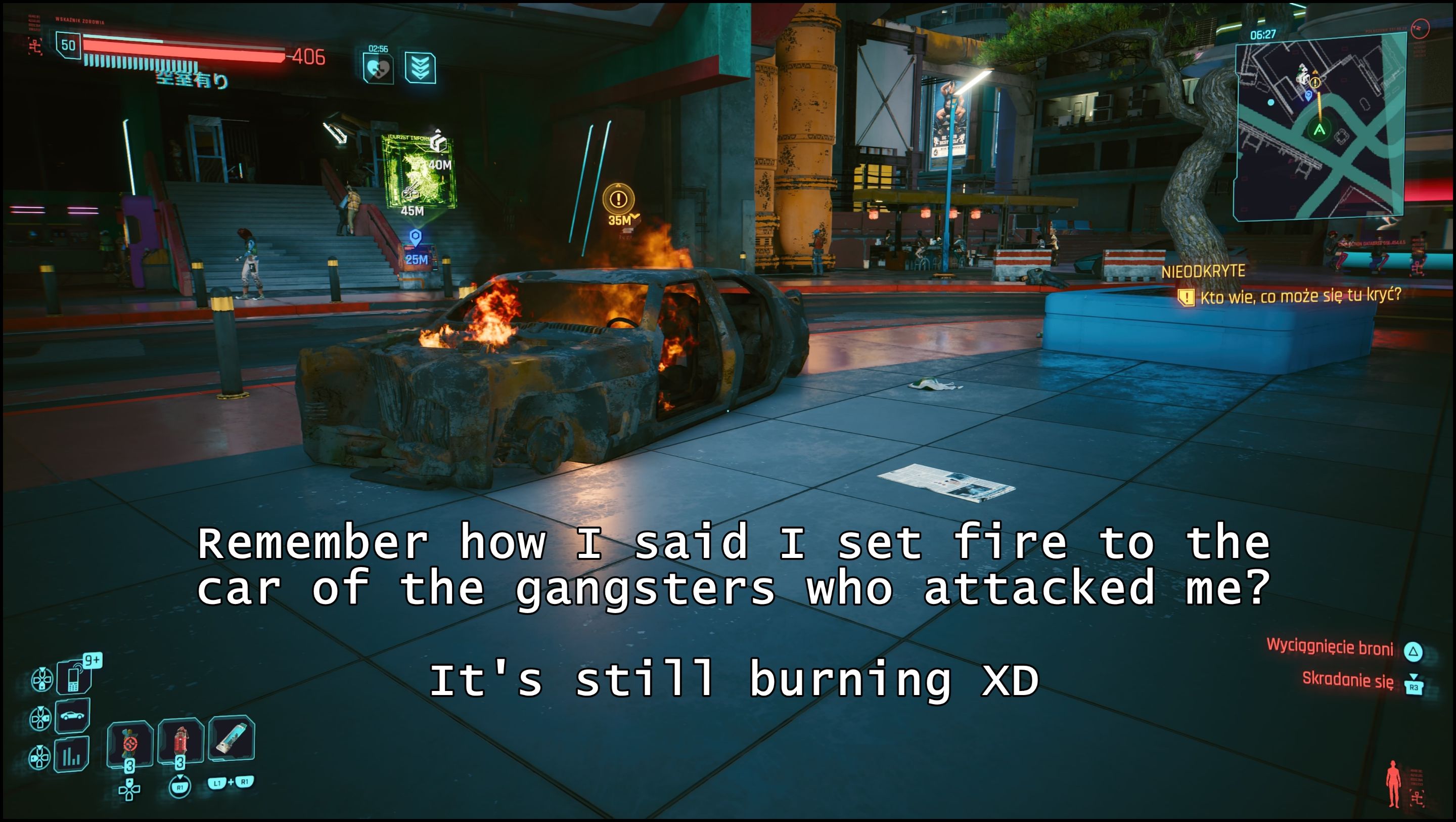Select the blue pin waypoint at 25M
The image size is (1456, 822).
[416, 238]
